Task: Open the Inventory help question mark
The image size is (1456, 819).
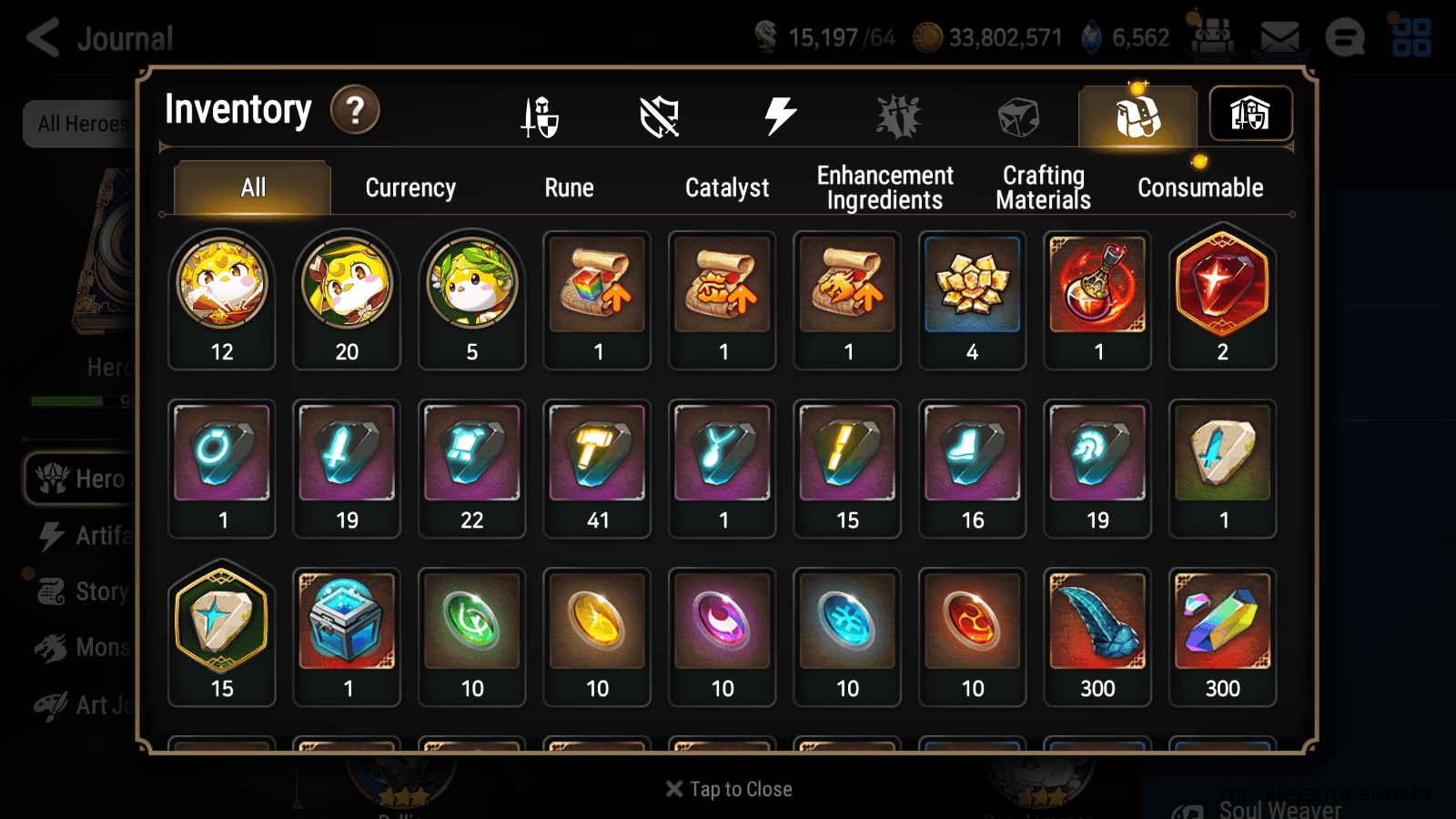Action: [355, 110]
